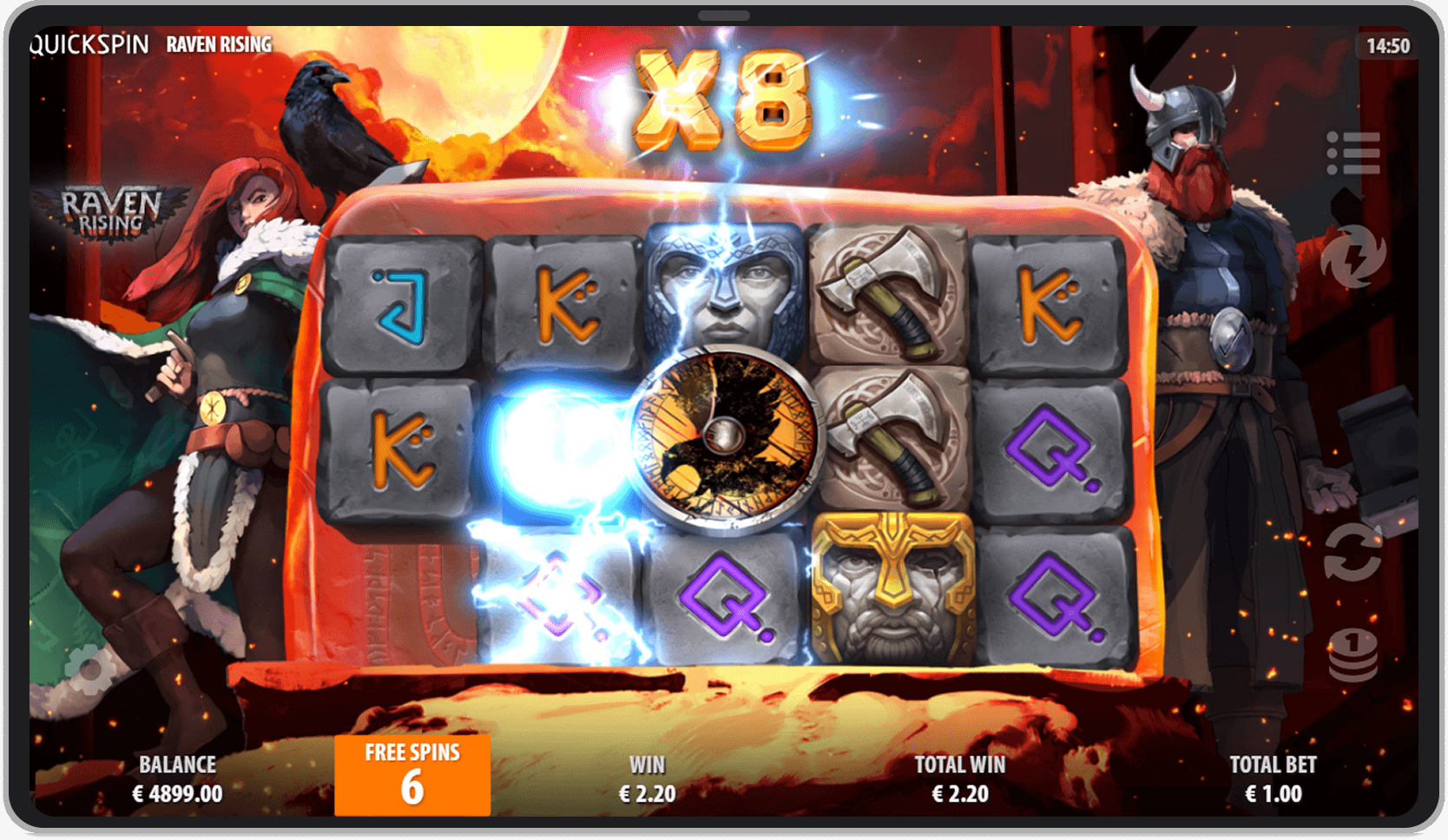Image resolution: width=1448 pixels, height=840 pixels.
Task: Click the Total Win display
Action: tap(960, 778)
